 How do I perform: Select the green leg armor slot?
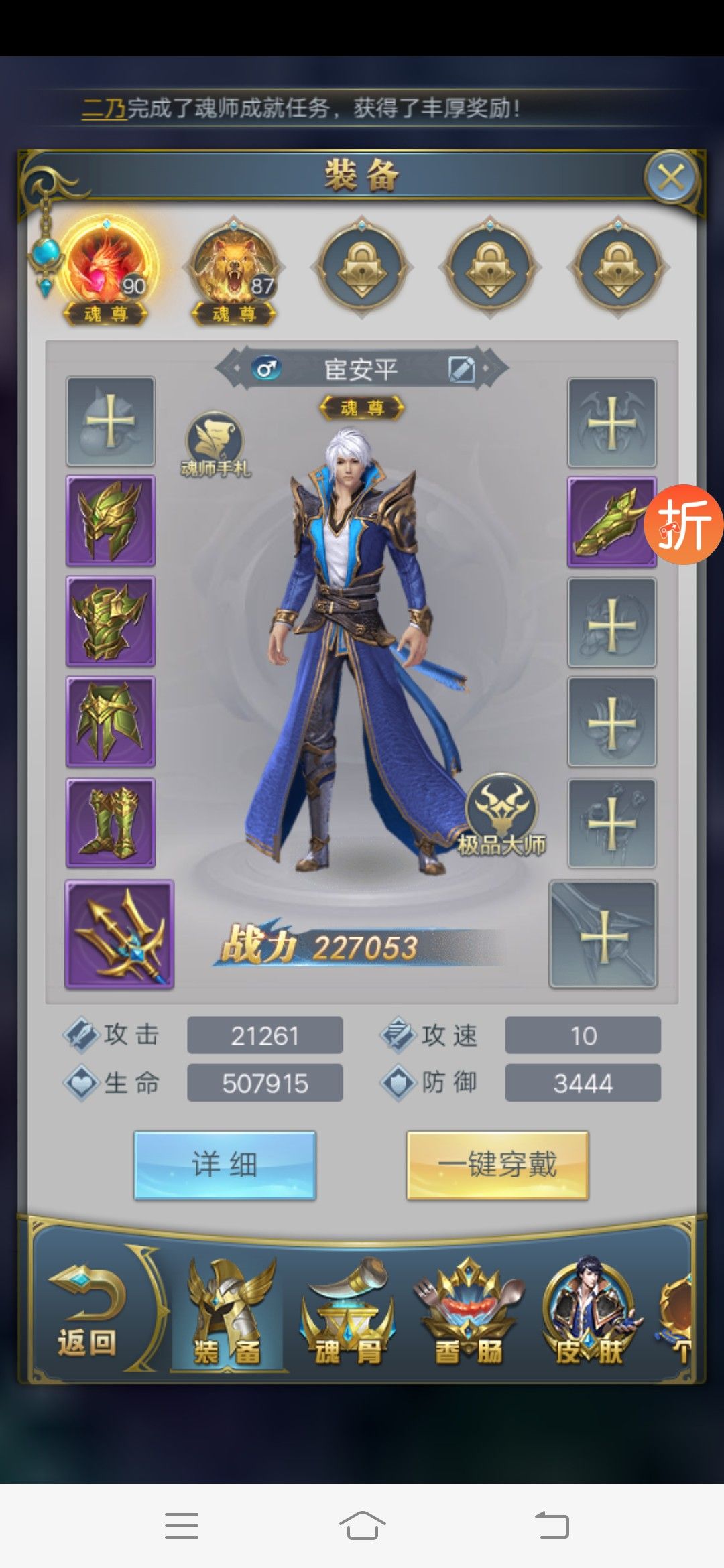pos(111,722)
